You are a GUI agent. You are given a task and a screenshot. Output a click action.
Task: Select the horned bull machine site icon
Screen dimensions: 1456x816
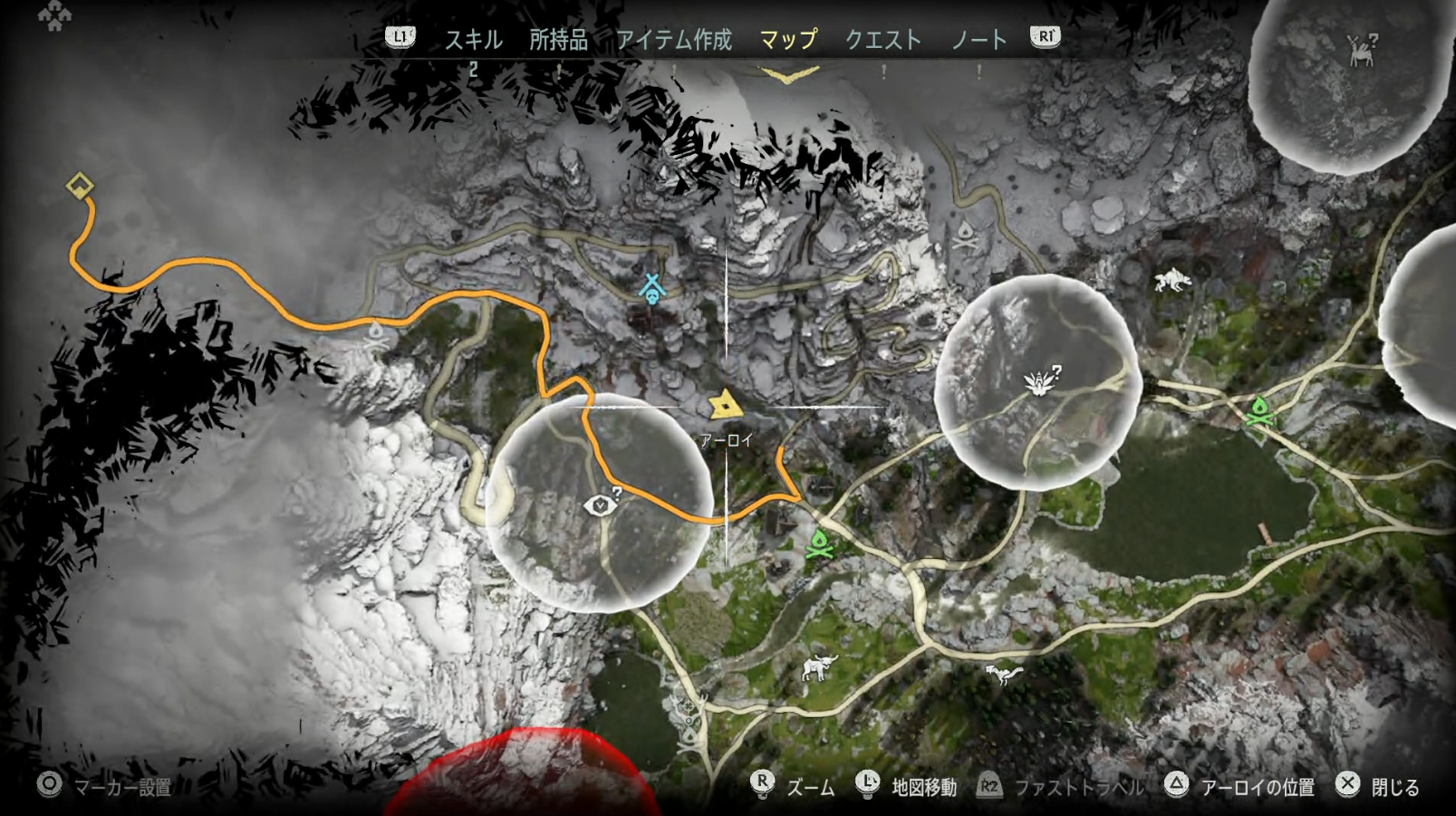tap(819, 668)
